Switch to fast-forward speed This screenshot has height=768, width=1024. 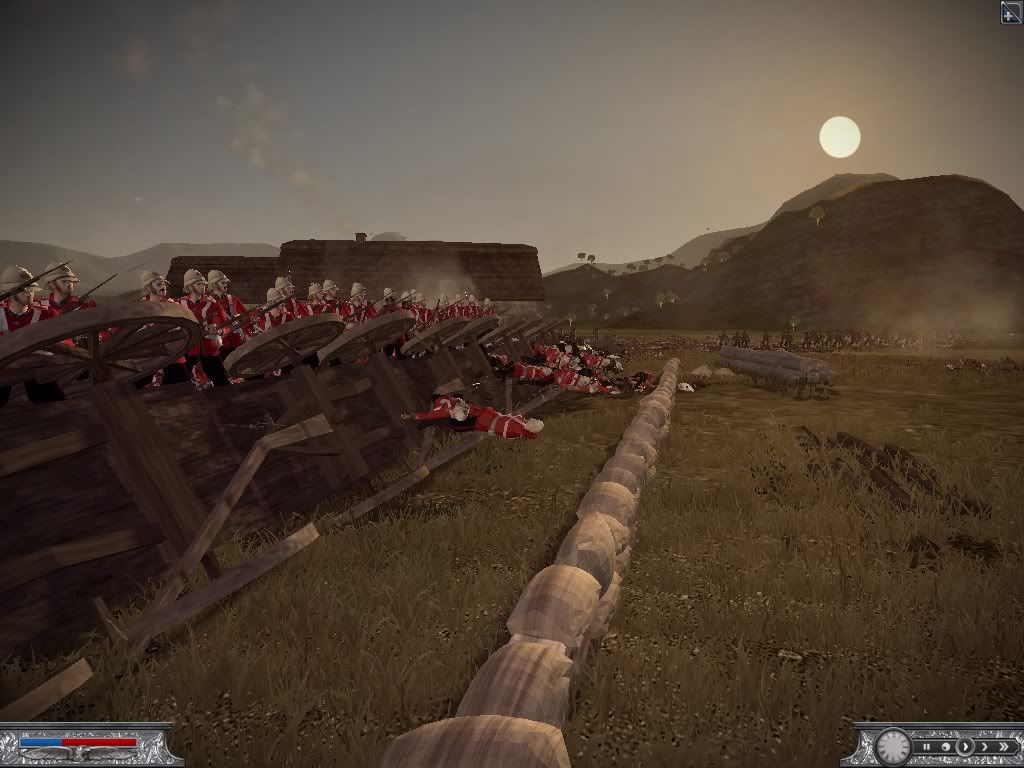[982, 747]
